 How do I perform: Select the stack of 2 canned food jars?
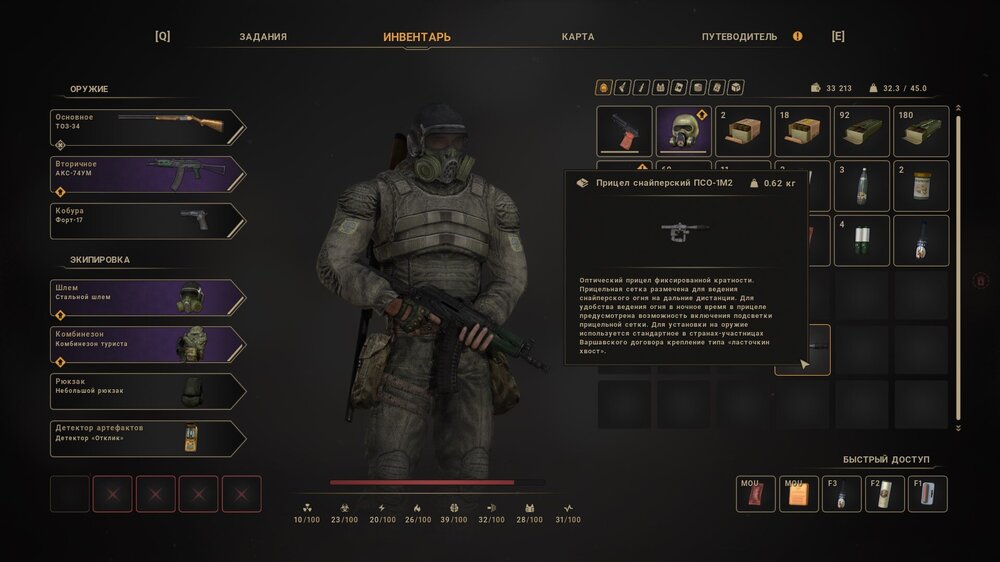(x=920, y=186)
